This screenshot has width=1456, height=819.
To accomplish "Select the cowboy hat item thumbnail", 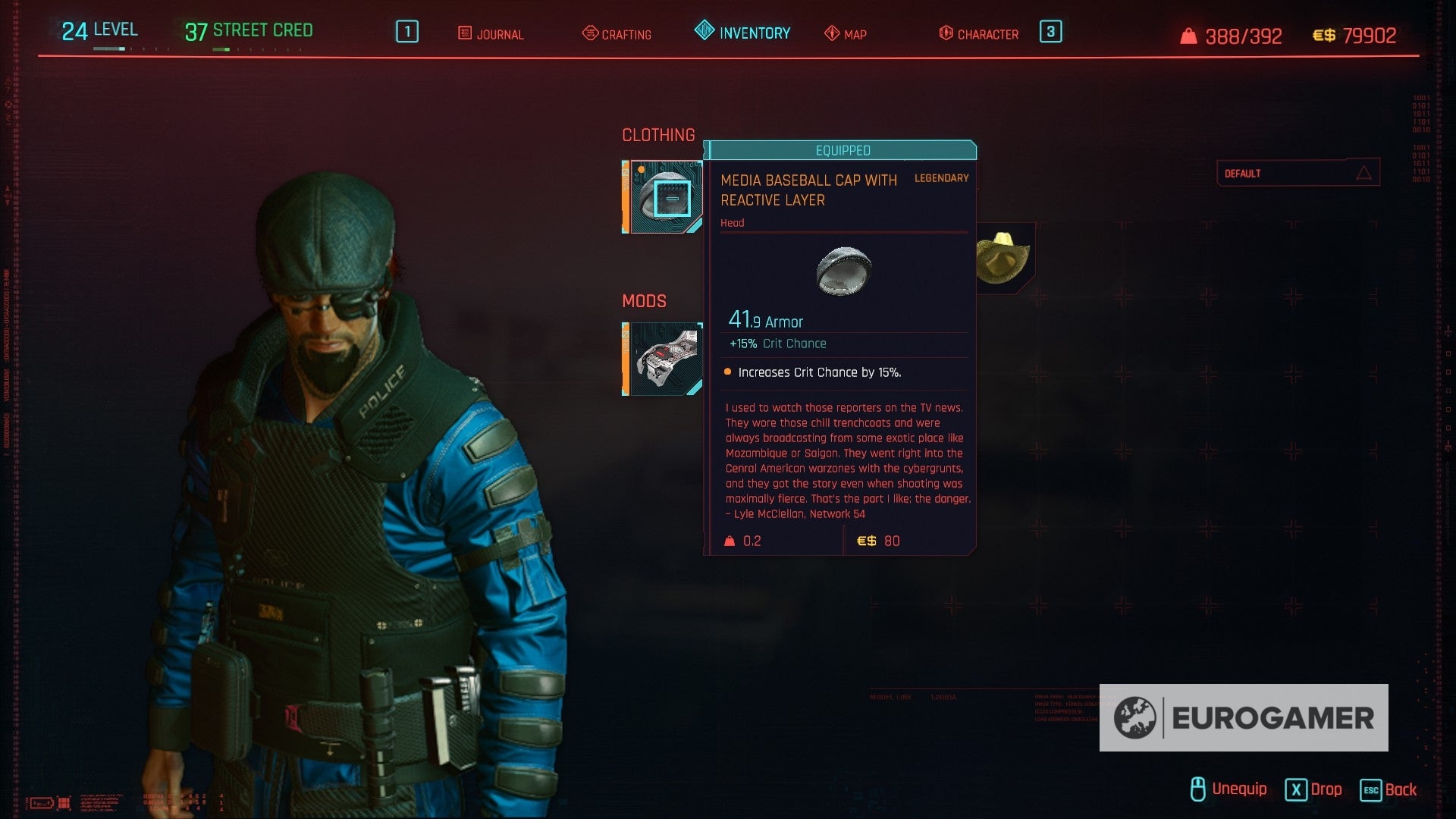I will click(x=1003, y=257).
